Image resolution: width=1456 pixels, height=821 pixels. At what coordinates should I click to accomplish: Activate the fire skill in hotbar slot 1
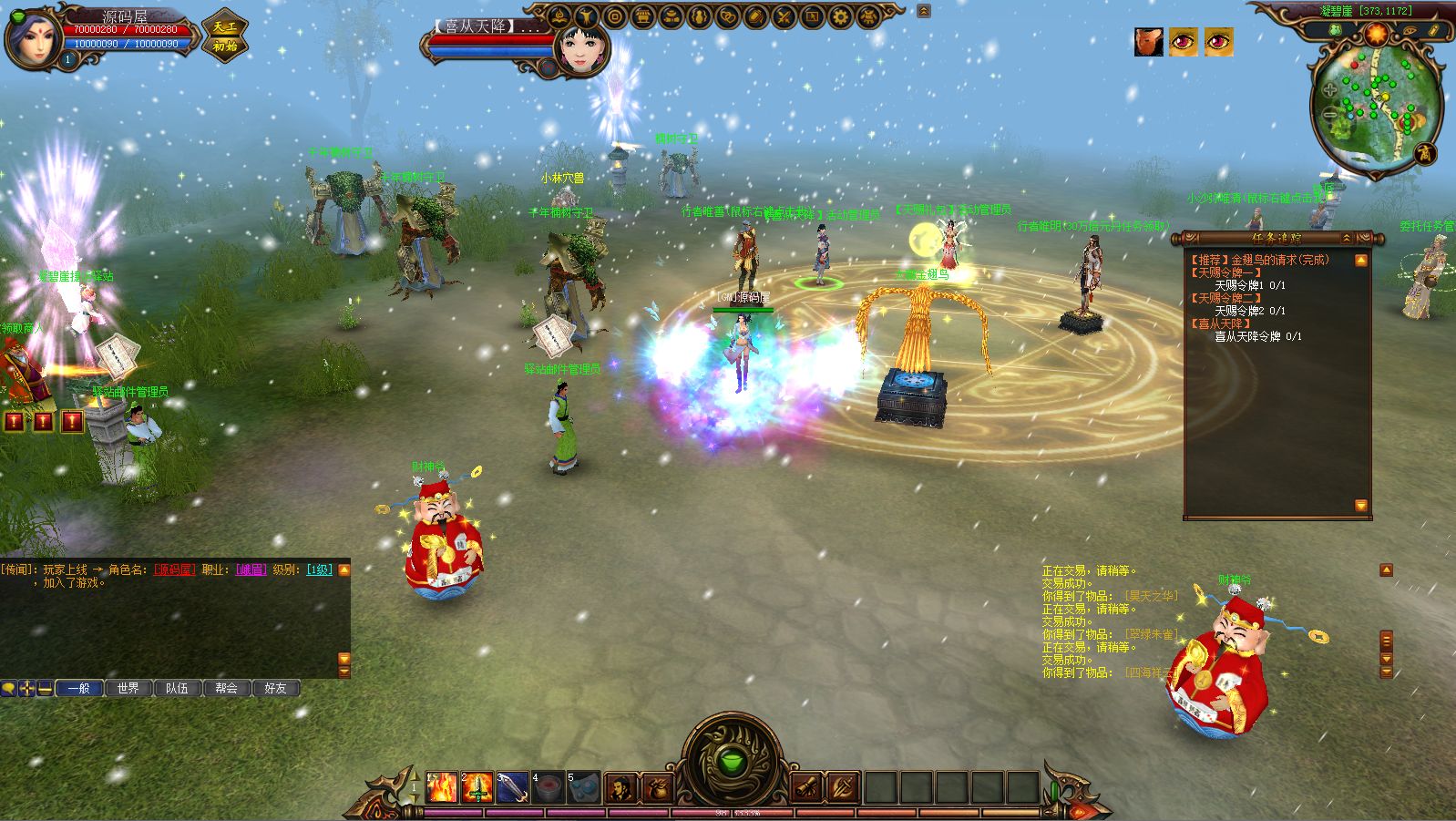pyautogui.click(x=442, y=787)
